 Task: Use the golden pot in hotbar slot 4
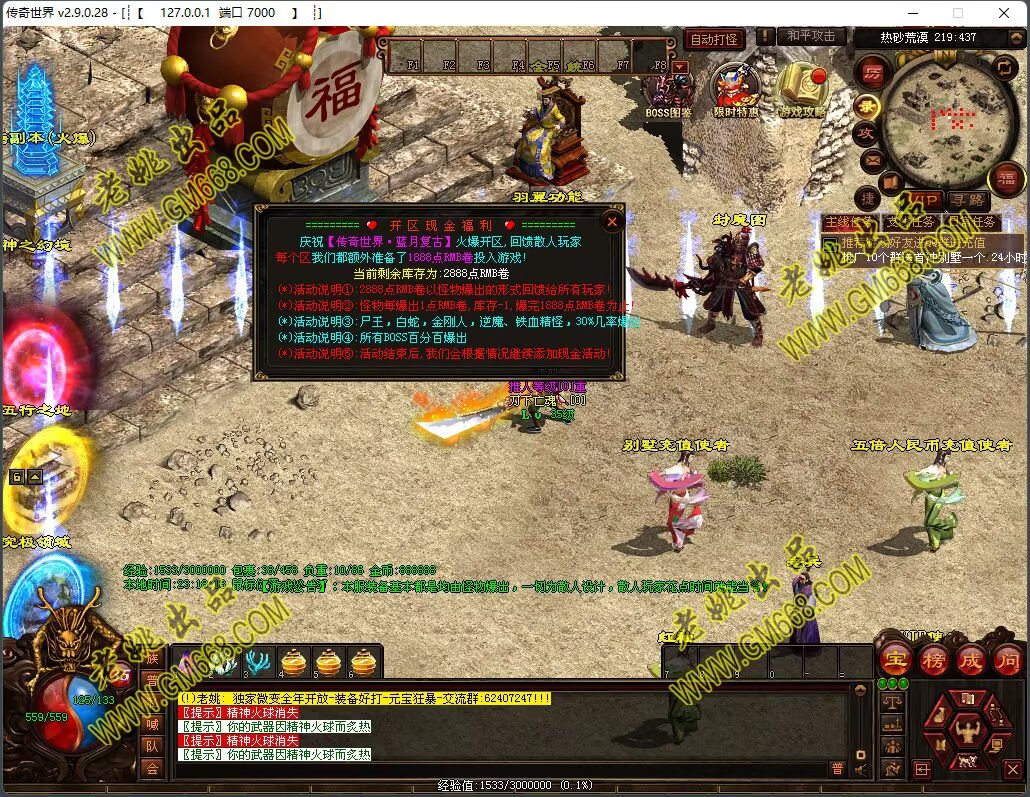tap(293, 662)
